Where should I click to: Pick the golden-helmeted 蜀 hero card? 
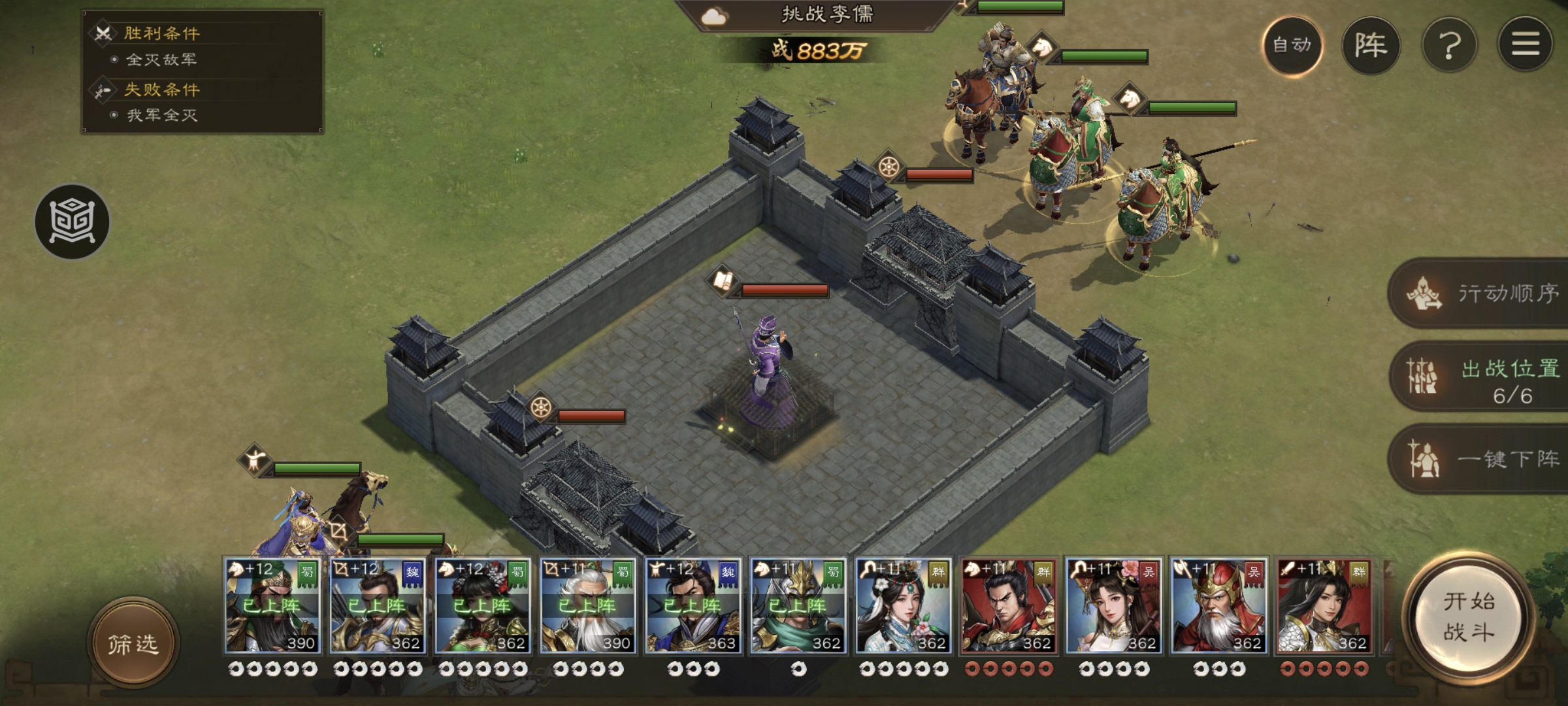(798, 606)
